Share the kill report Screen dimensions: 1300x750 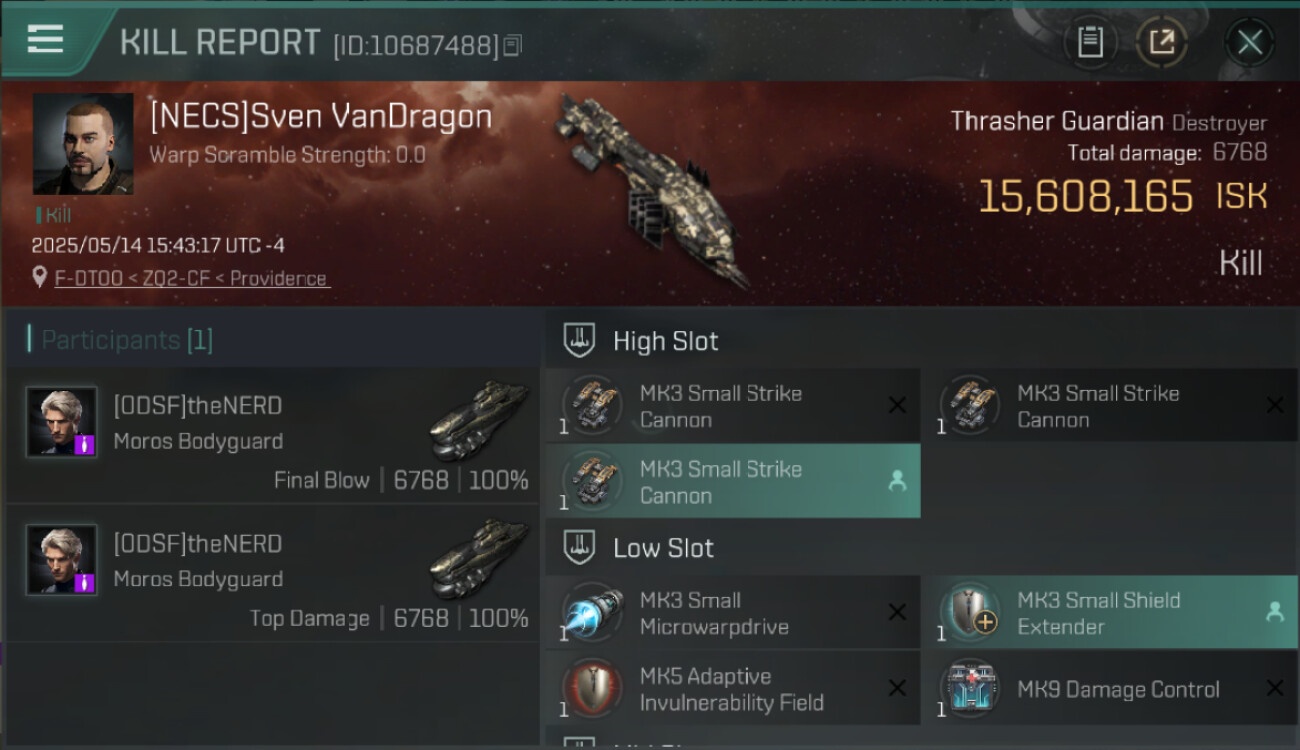1161,42
